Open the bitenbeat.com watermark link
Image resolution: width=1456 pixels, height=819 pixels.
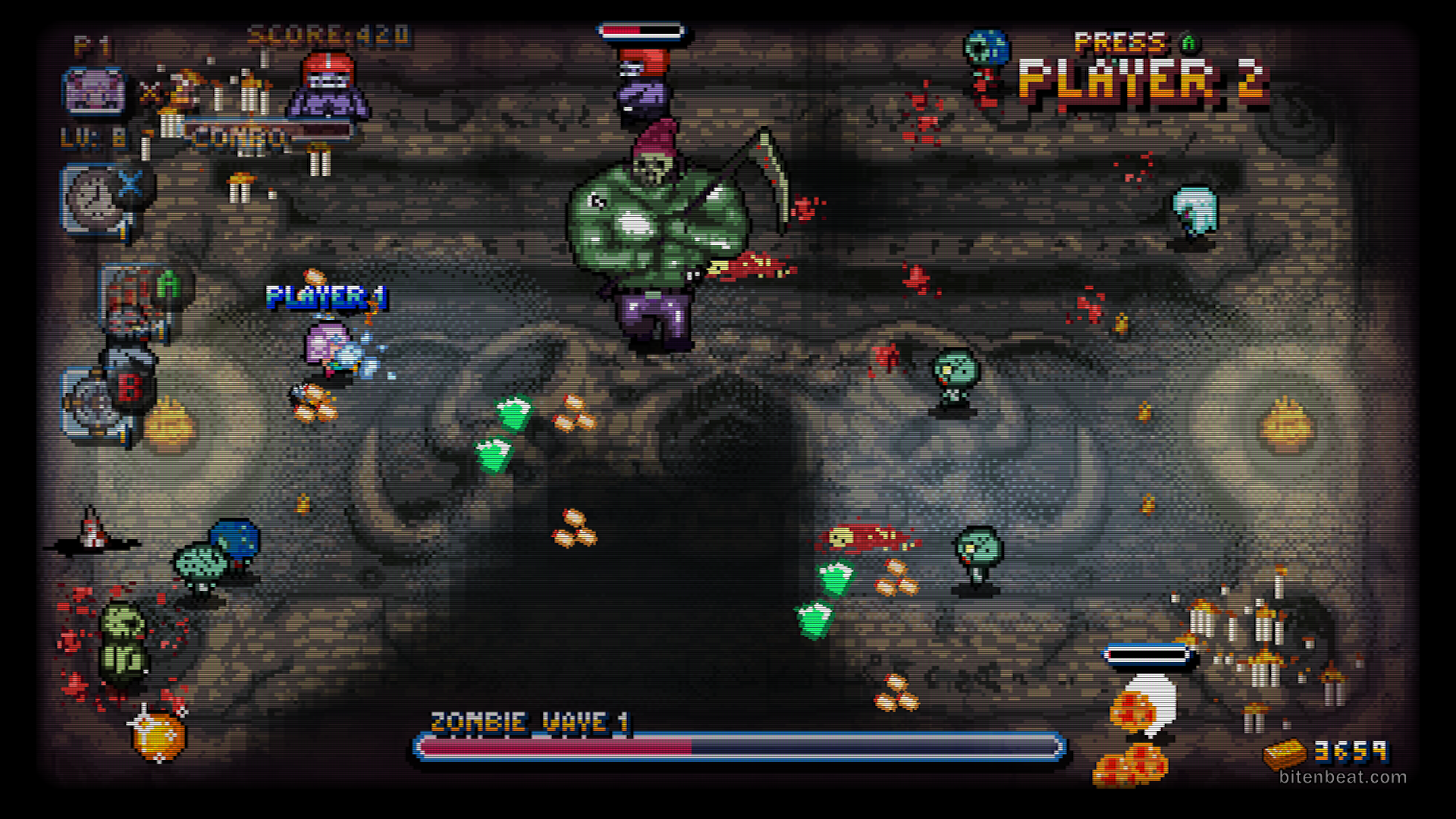(1342, 777)
